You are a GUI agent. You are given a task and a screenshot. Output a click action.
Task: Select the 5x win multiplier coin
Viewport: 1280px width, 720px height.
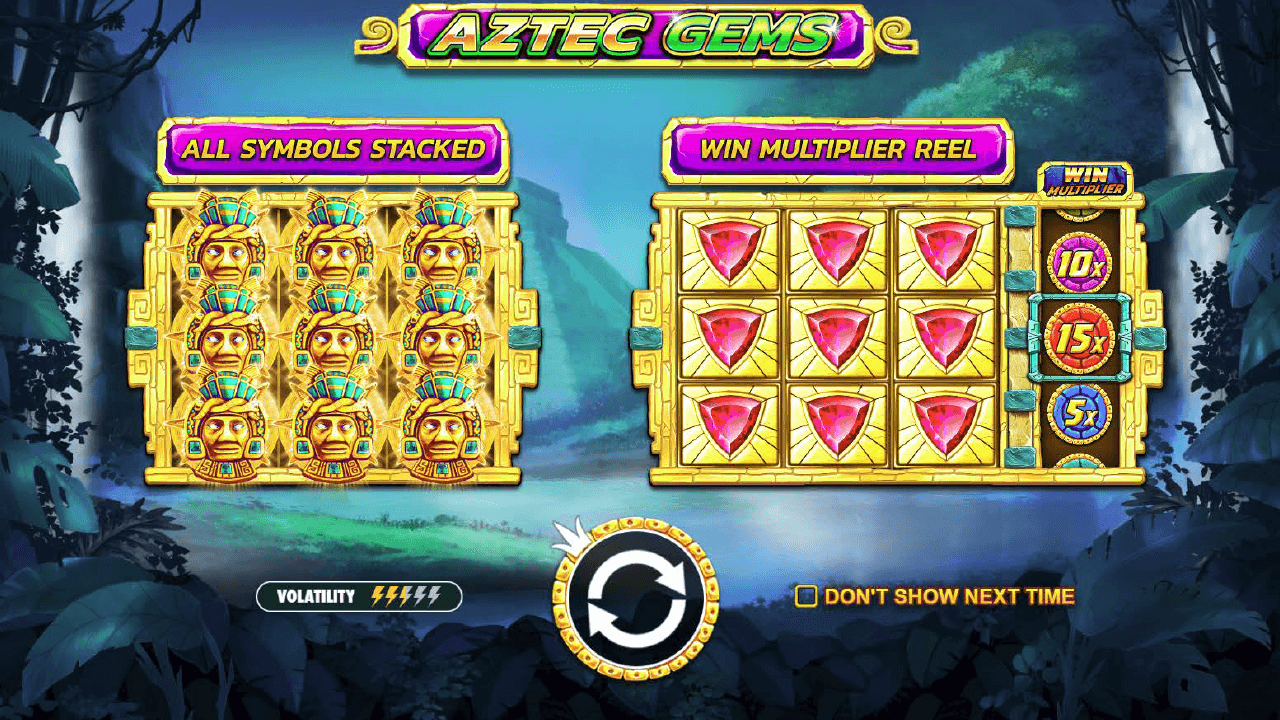[1082, 413]
